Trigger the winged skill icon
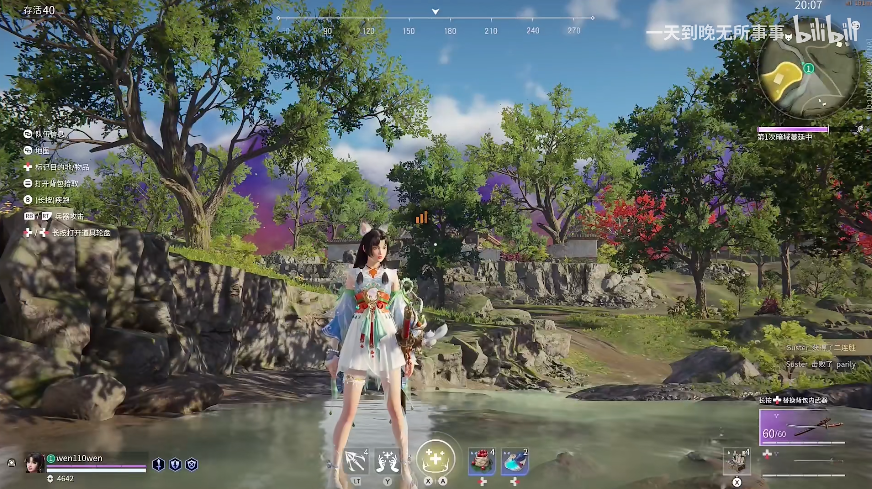The image size is (872, 489). (393, 460)
